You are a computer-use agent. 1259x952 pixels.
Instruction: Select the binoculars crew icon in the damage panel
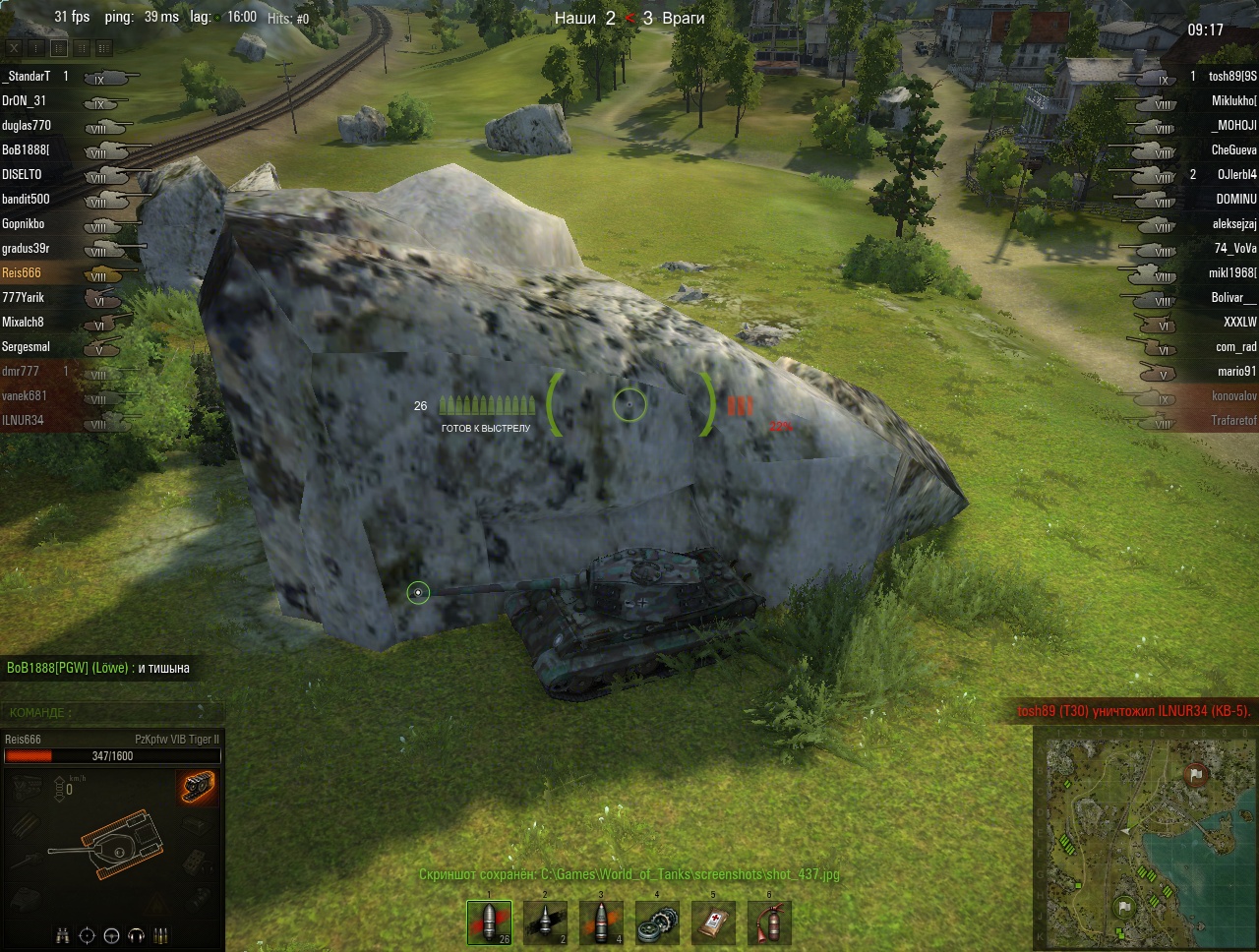[62, 933]
